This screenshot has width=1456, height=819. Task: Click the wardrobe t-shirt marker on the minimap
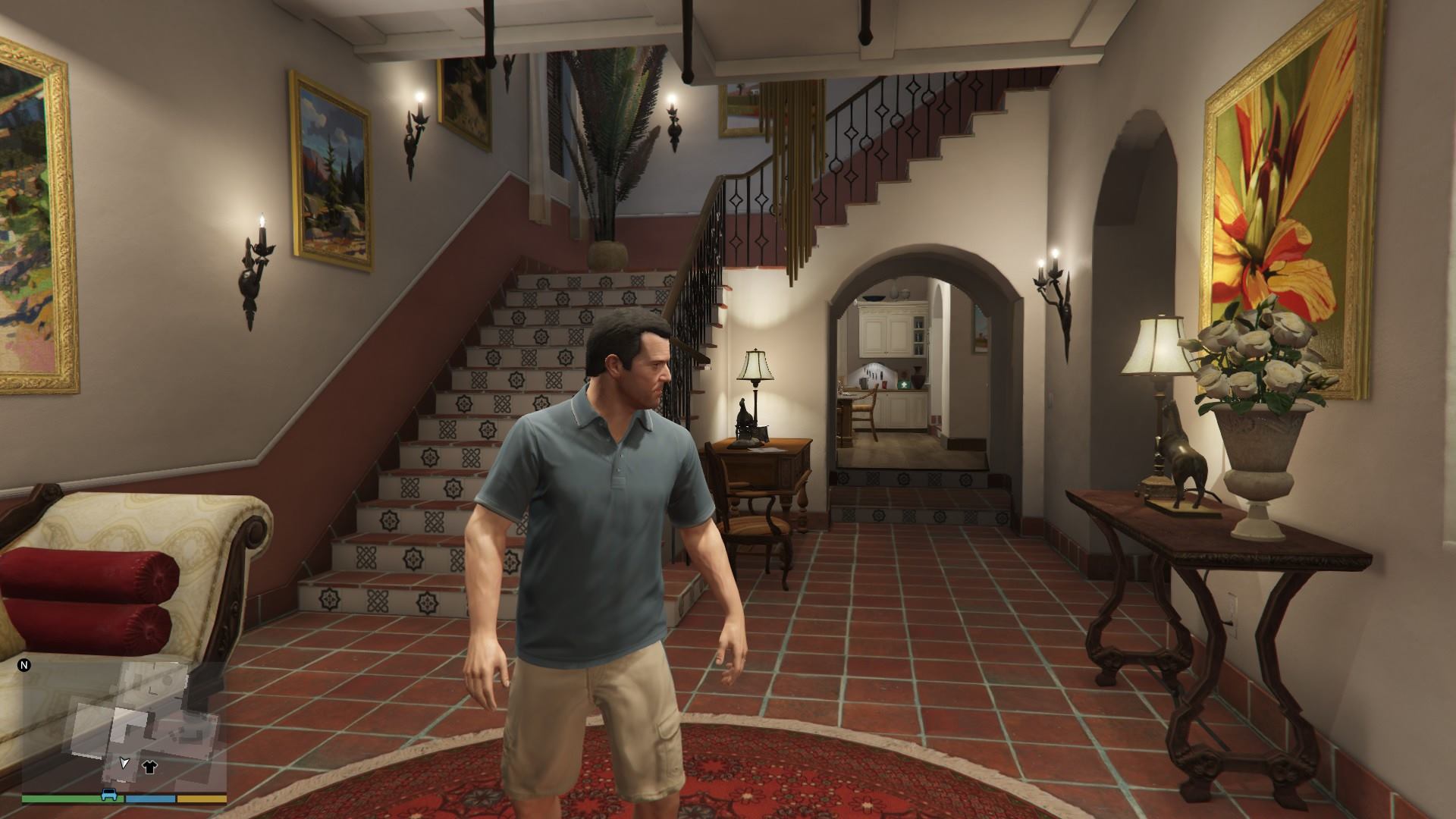coord(149,767)
